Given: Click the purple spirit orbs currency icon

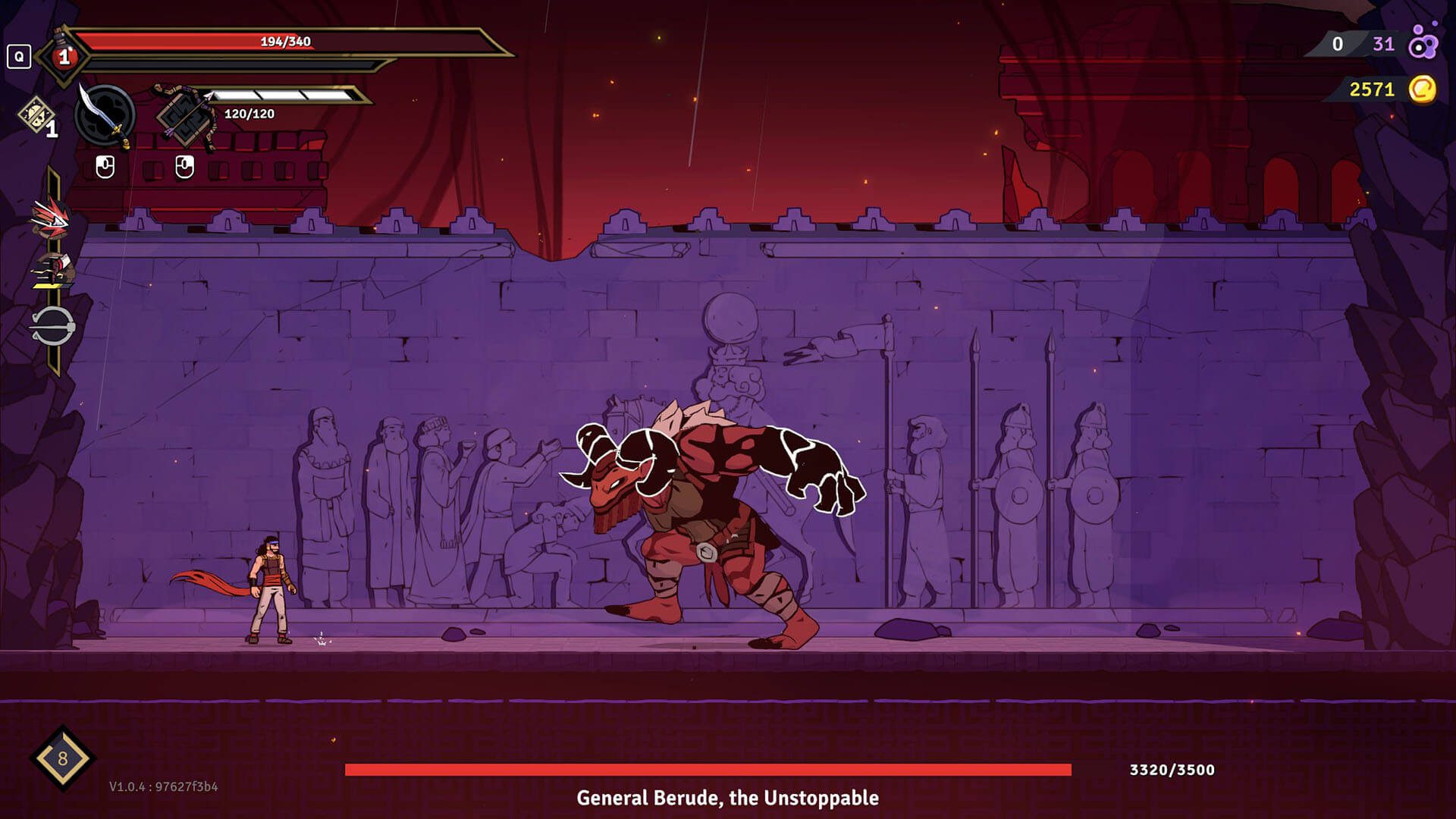Looking at the screenshot, I should coord(1423,44).
